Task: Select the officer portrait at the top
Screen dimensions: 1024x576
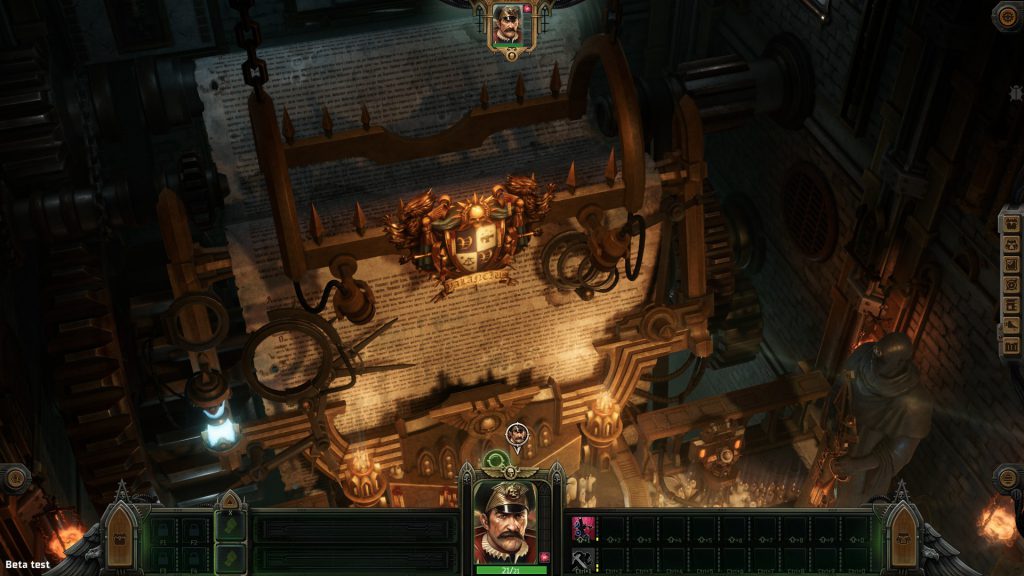Action: pos(508,23)
